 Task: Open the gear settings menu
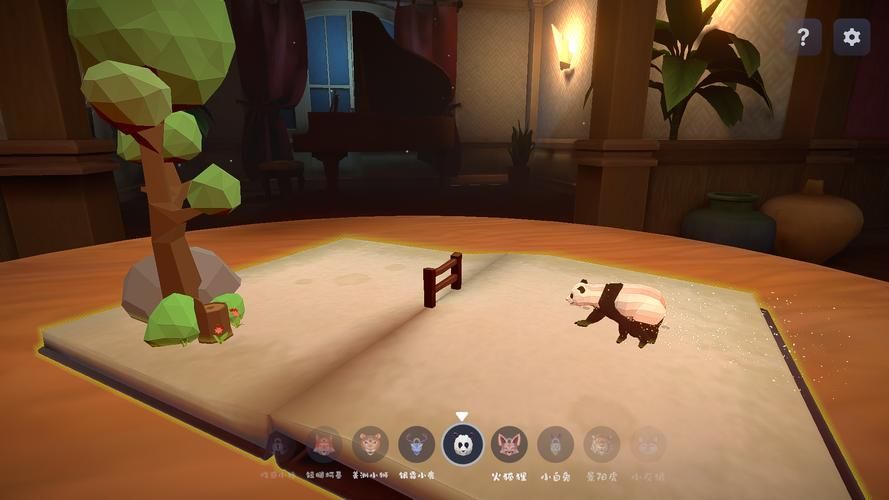851,37
